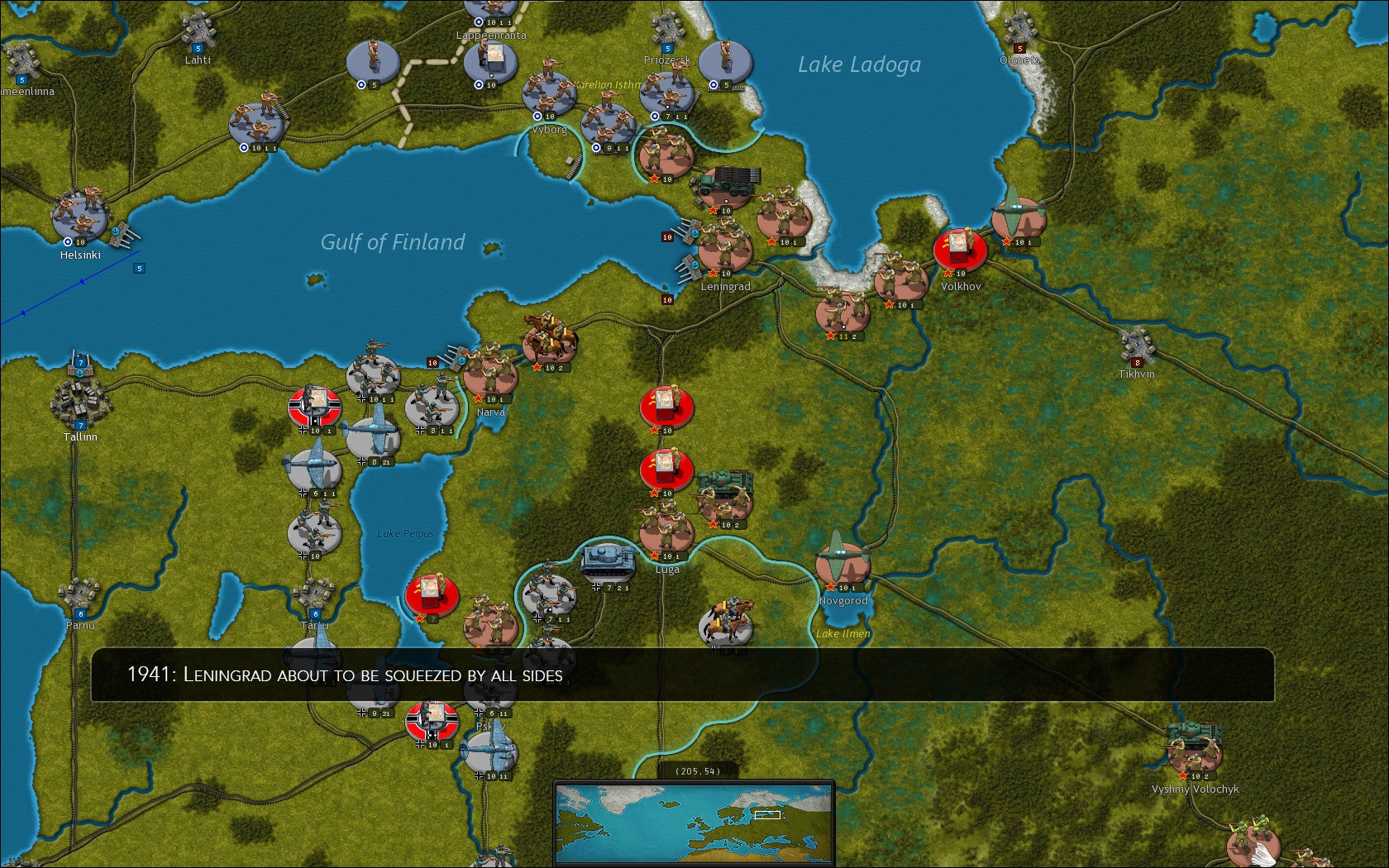Select the German tank unit west of Luga
The image size is (1389, 868).
(608, 559)
